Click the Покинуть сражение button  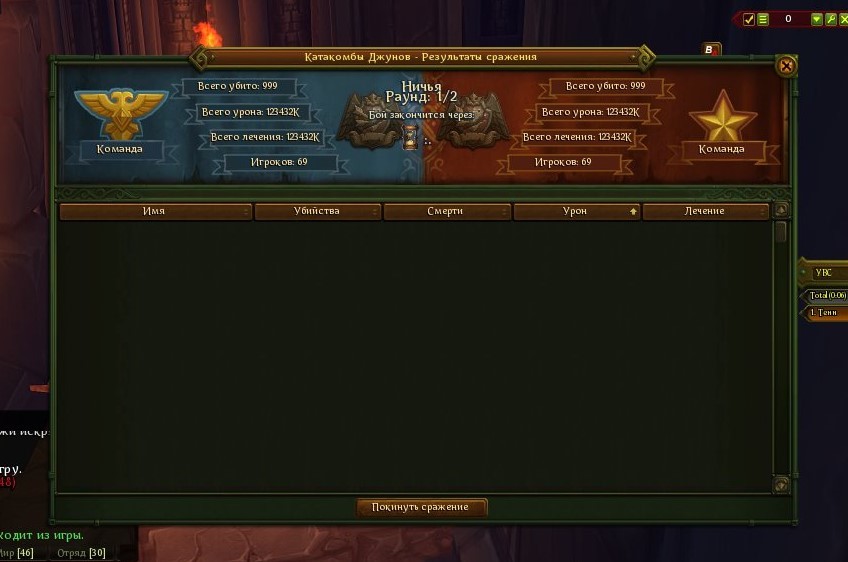pos(421,507)
